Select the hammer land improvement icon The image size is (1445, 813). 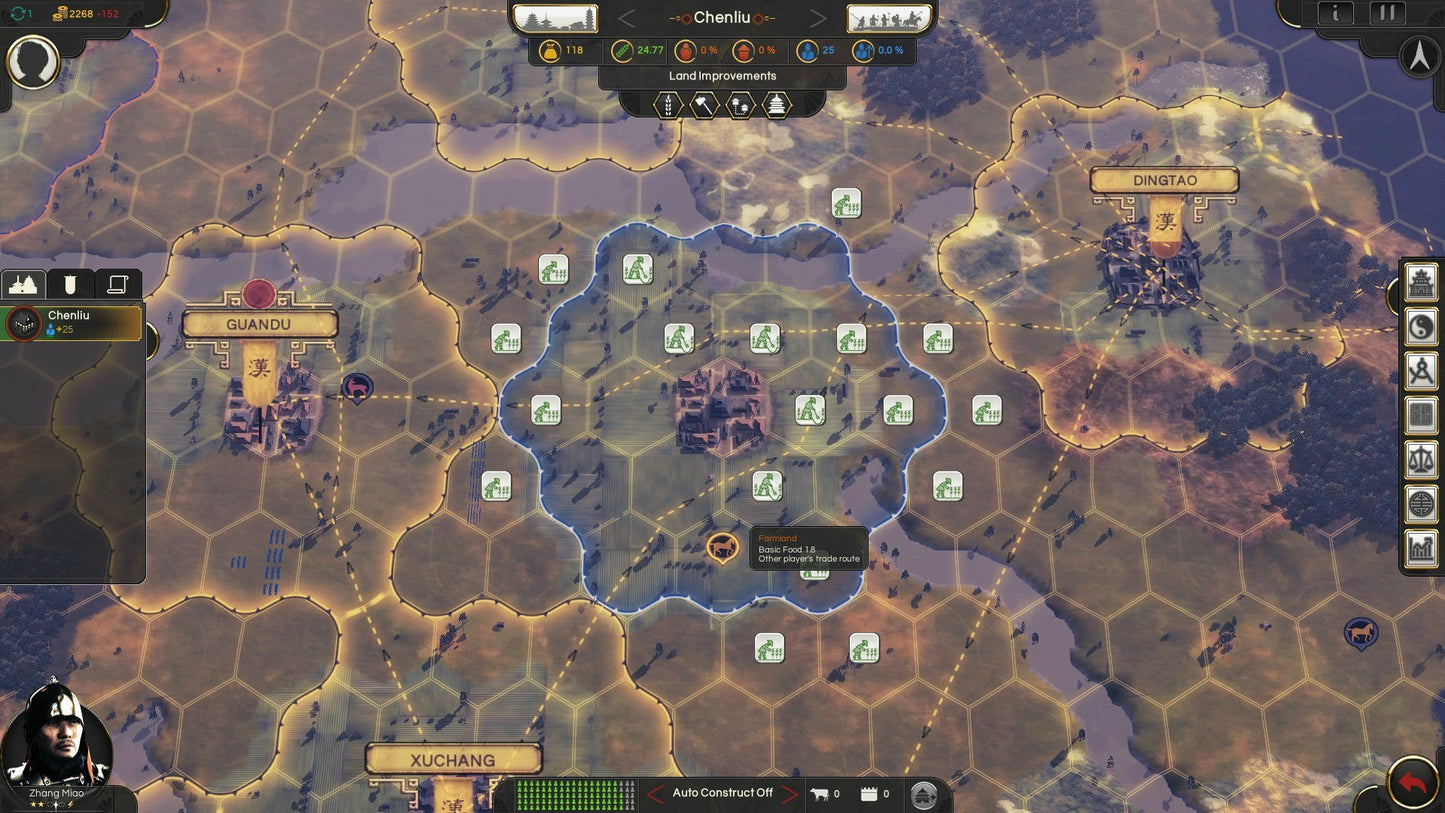click(x=704, y=104)
